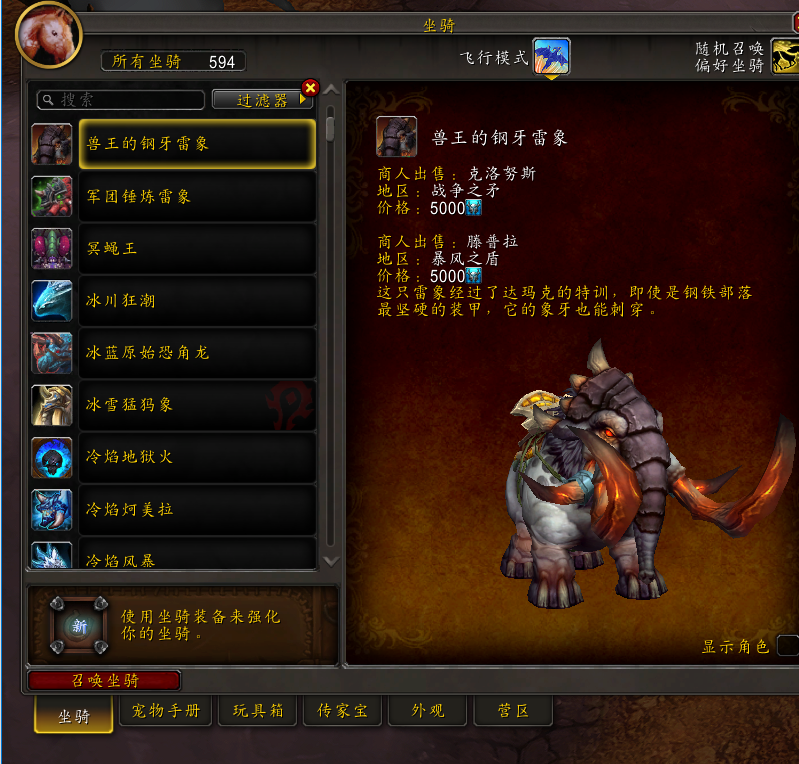Pick the 冷焰炣美拉 mount row
This screenshot has width=799, height=764.
pyautogui.click(x=196, y=509)
